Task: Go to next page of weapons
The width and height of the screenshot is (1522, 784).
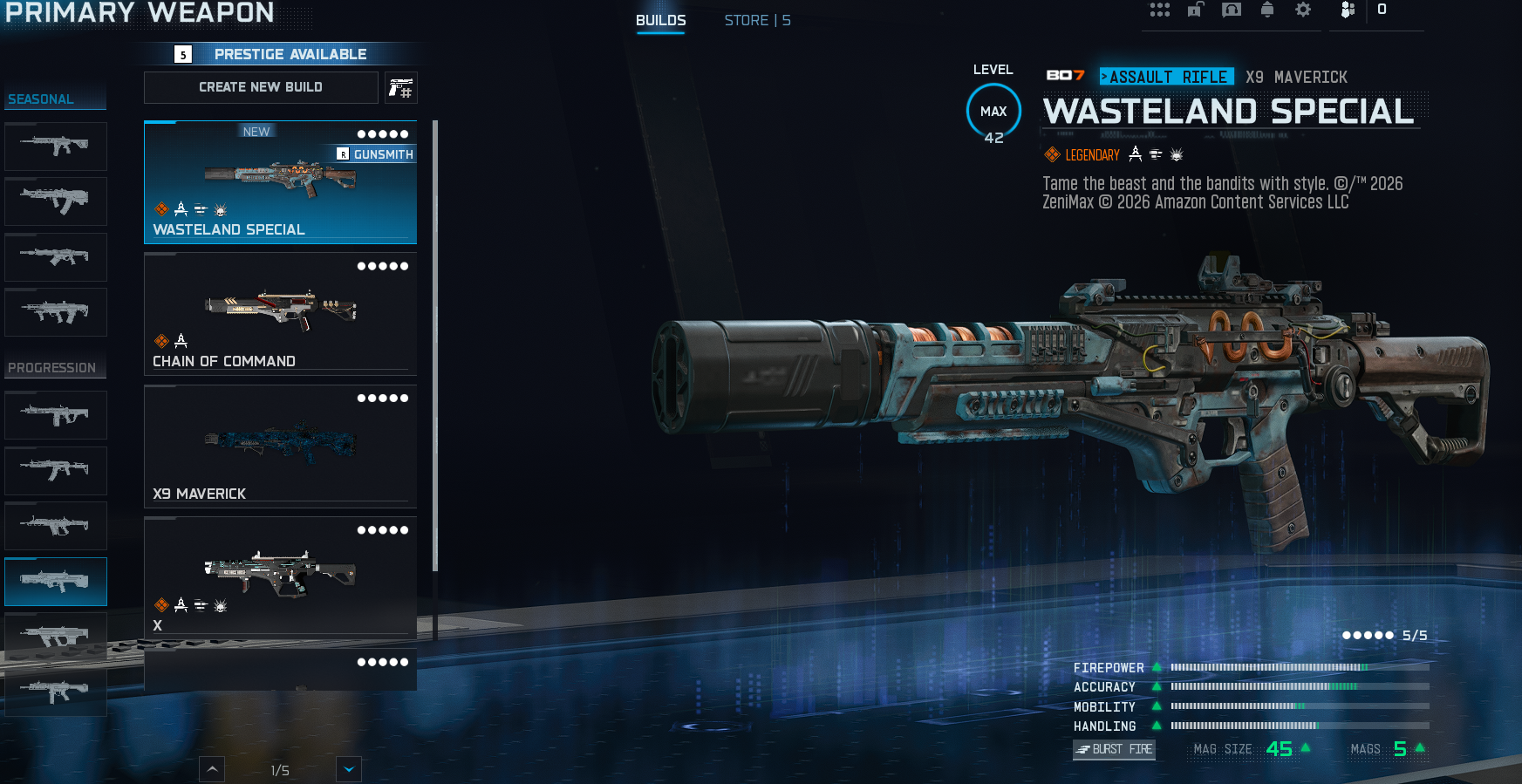Action: (x=349, y=769)
